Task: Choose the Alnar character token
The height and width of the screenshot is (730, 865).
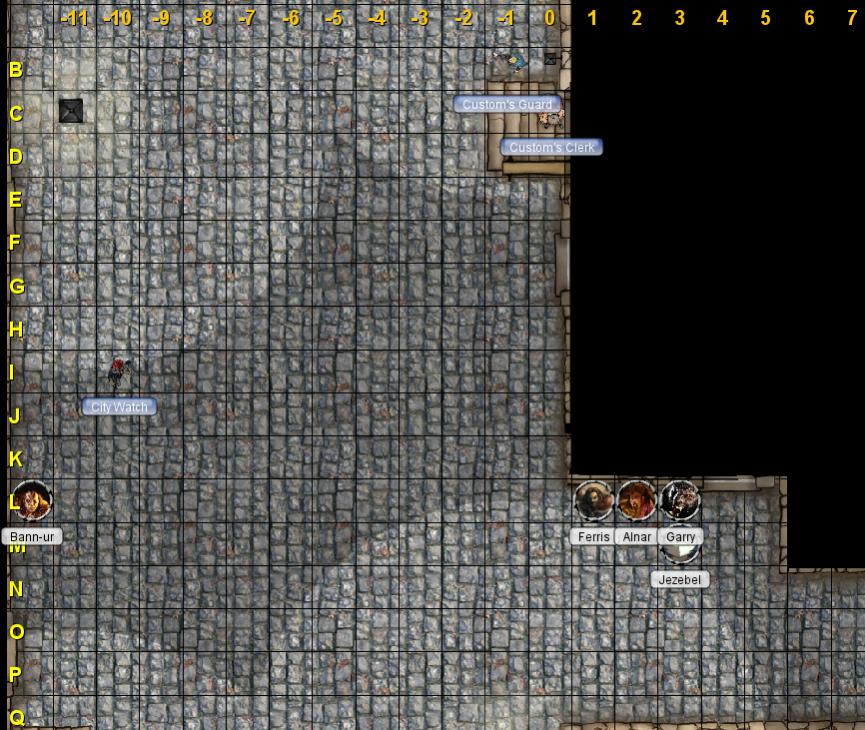Action: coord(636,500)
